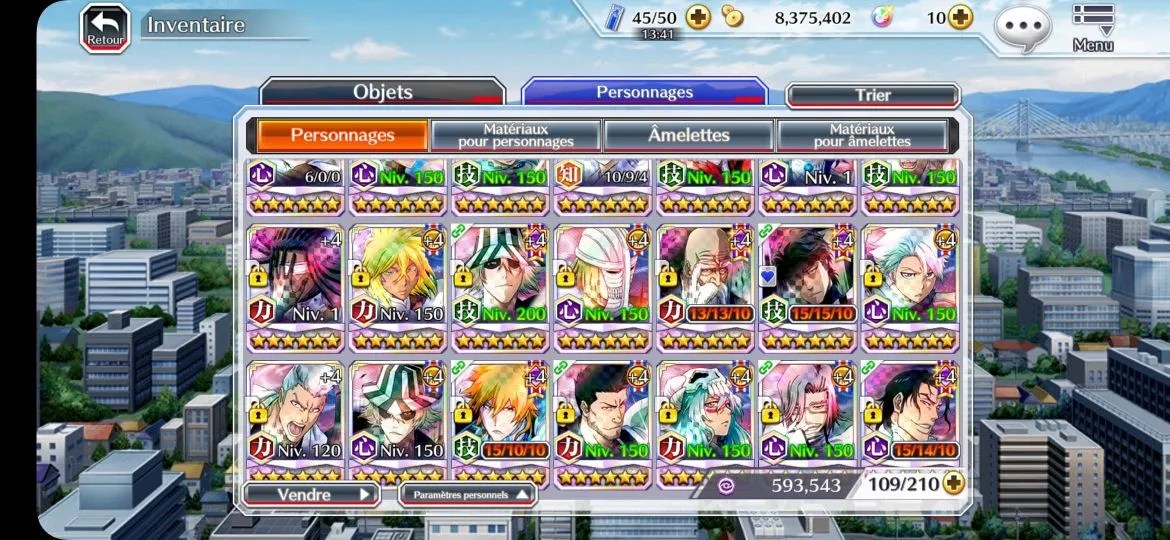Screen dimensions: 1170x540
Task: Choose the bald bearded 13/13/10 character
Action: click(x=705, y=285)
